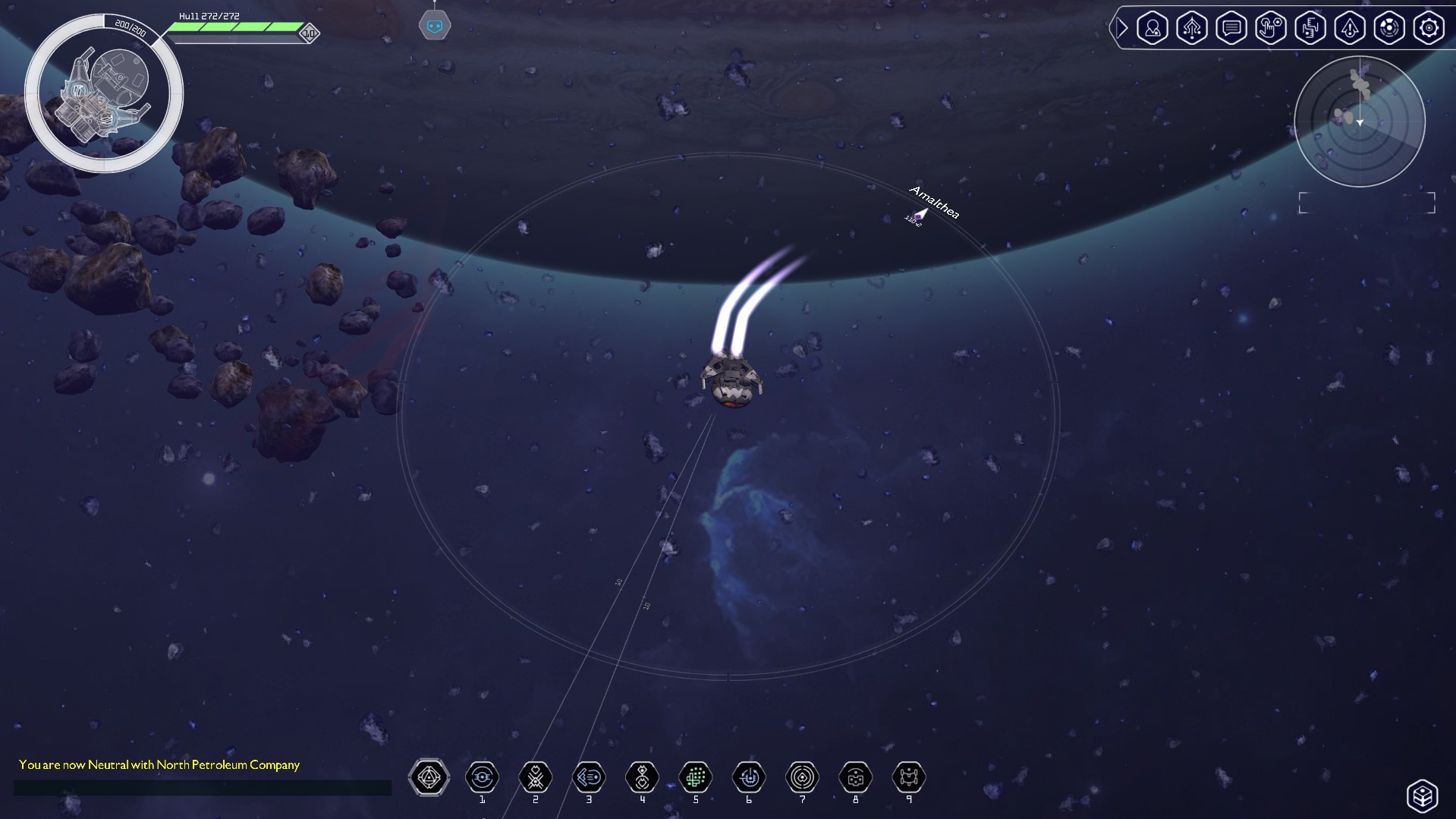1456x819 pixels.
Task: Open the reactor status panel
Action: (x=1389, y=28)
